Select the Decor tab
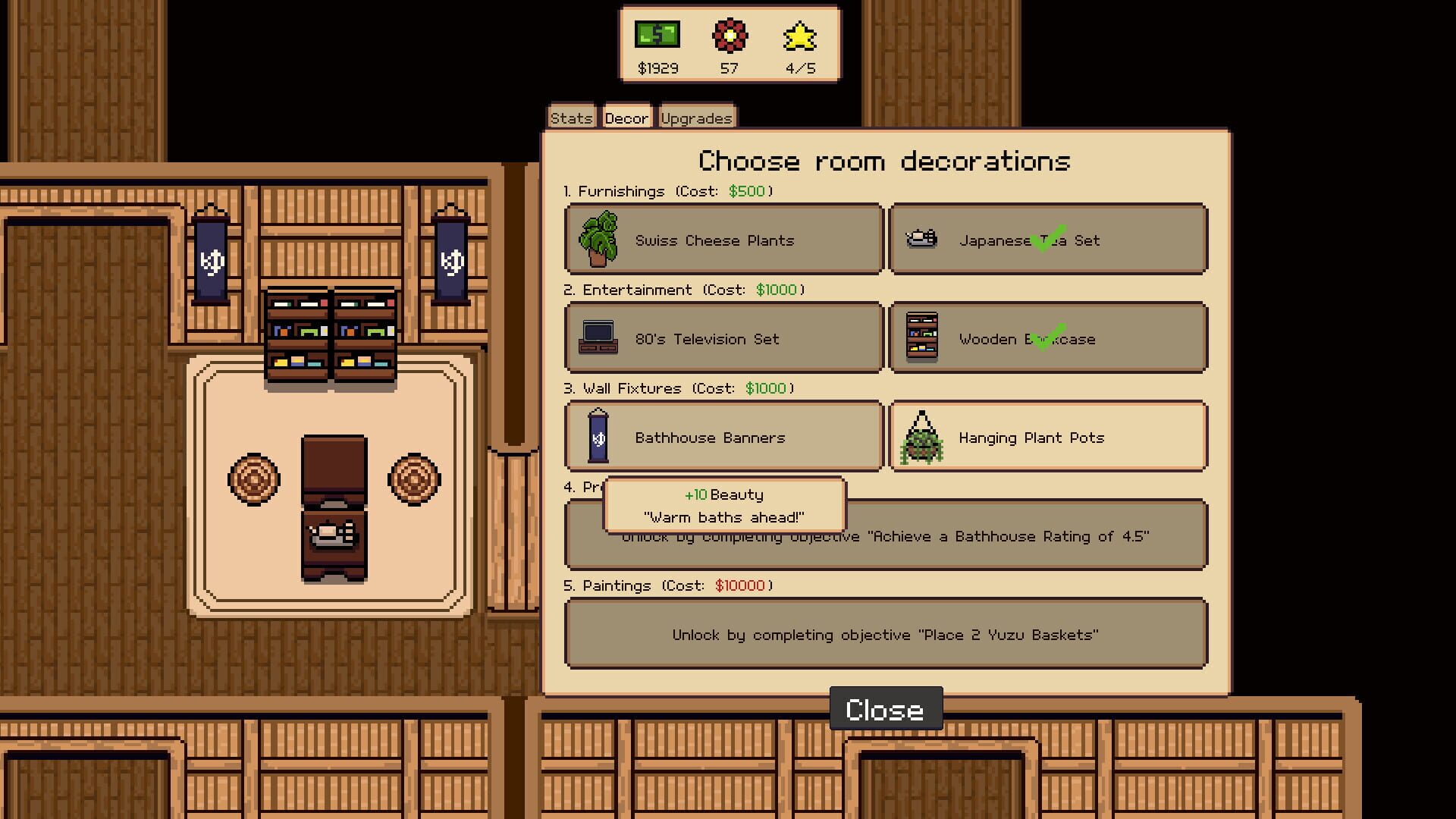 point(626,116)
